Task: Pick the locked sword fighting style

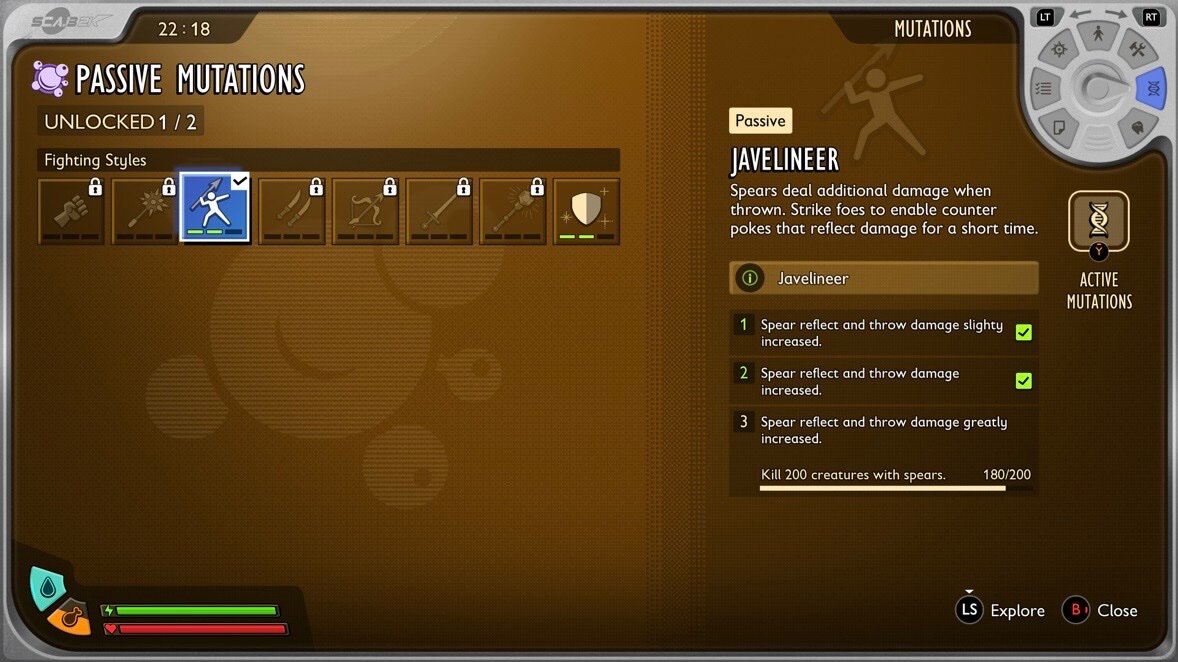Action: (439, 210)
